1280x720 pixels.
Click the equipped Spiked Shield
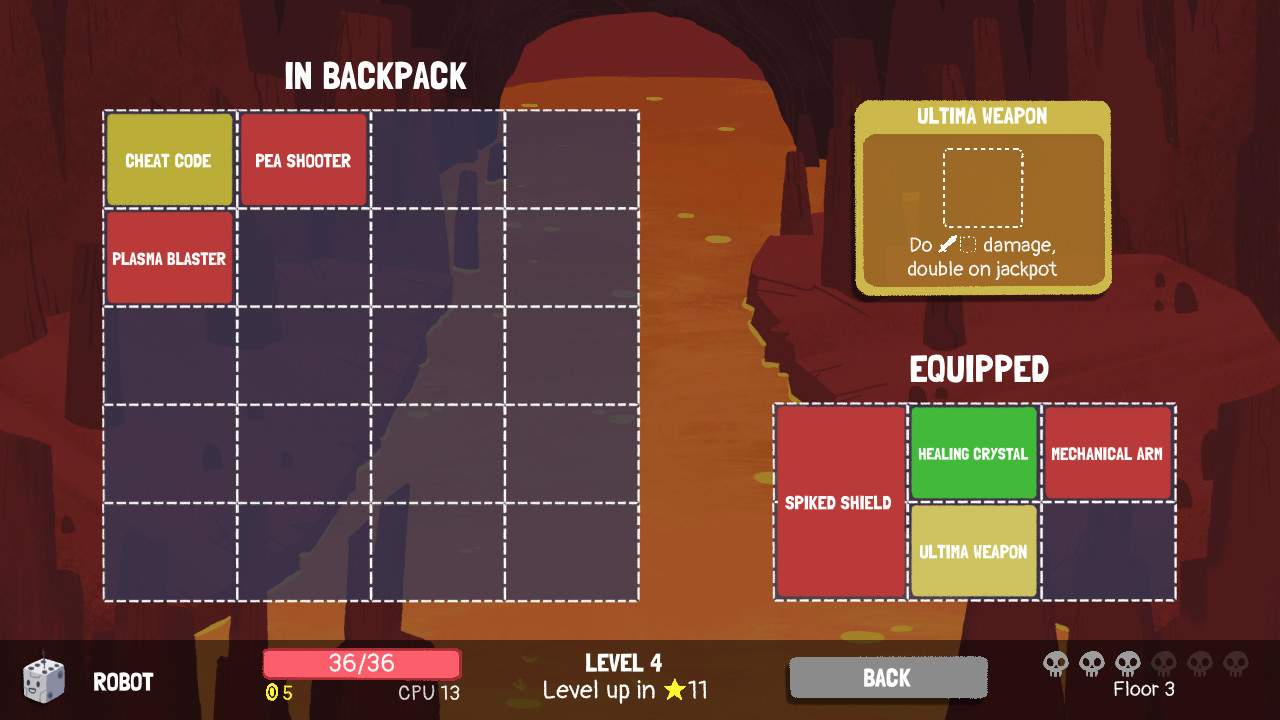(839, 502)
